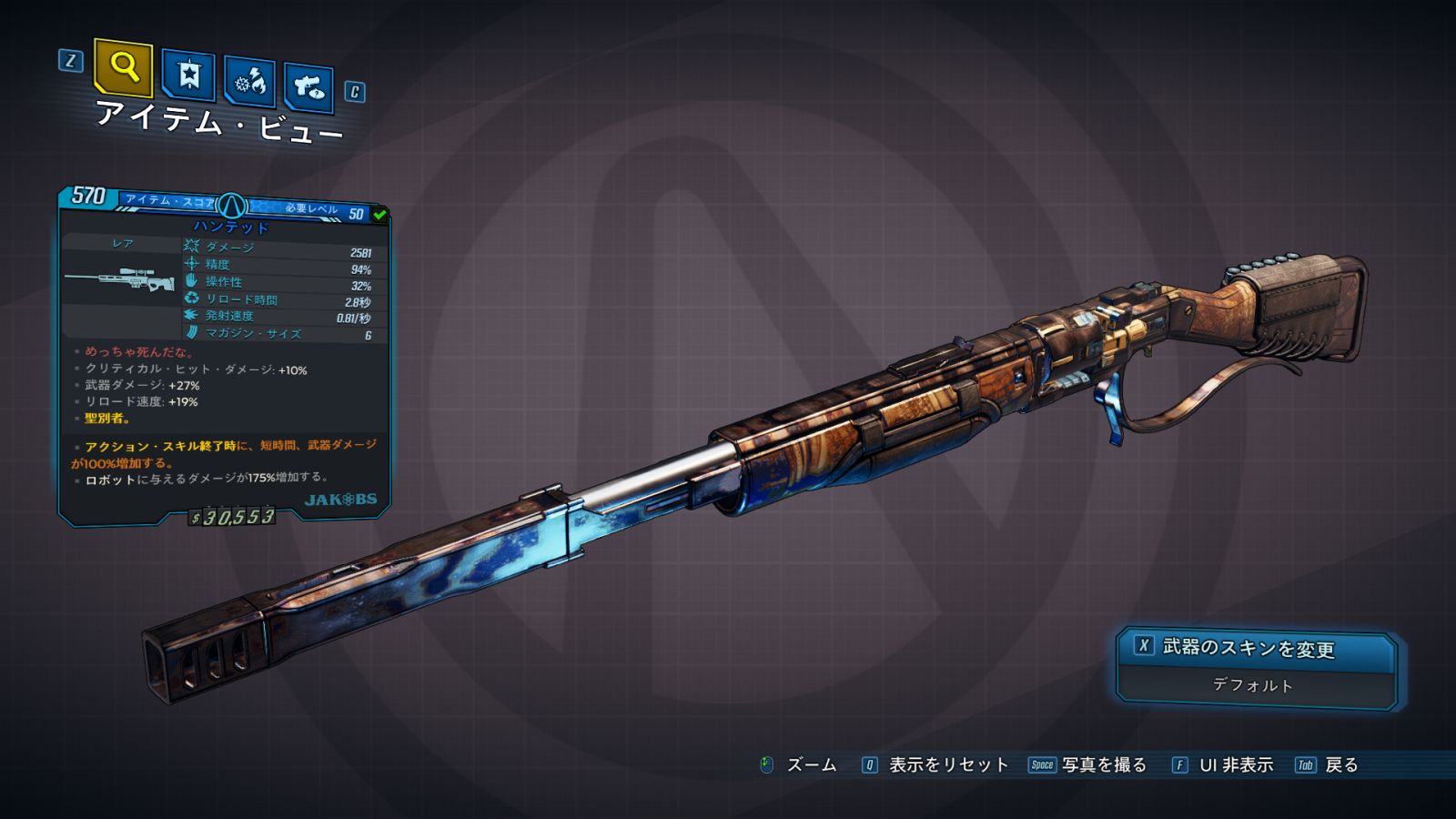Image resolution: width=1456 pixels, height=819 pixels.
Task: Change the weapon skin
Action: pyautogui.click(x=1256, y=648)
